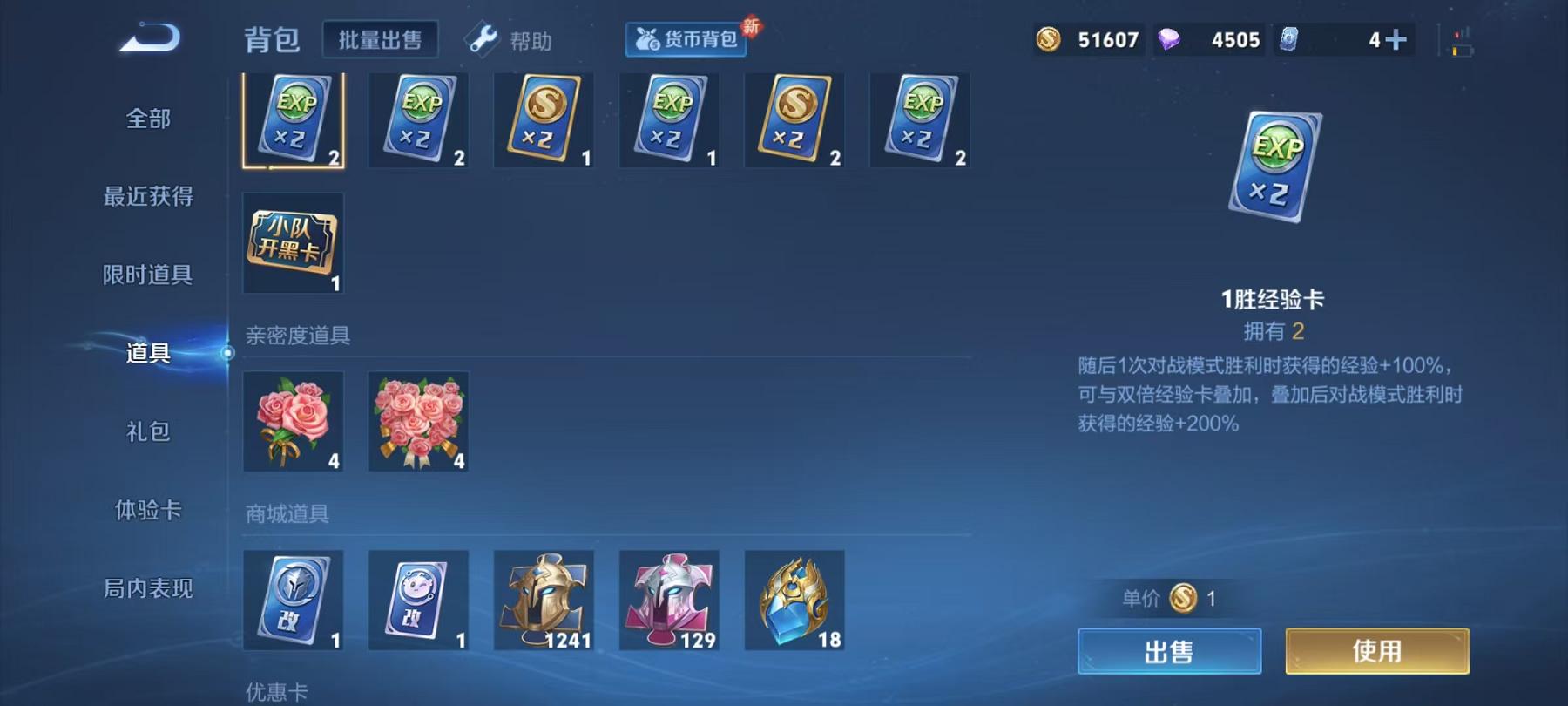Open the 货币背包 currency backpack
The height and width of the screenshot is (706, 1568).
[x=686, y=39]
